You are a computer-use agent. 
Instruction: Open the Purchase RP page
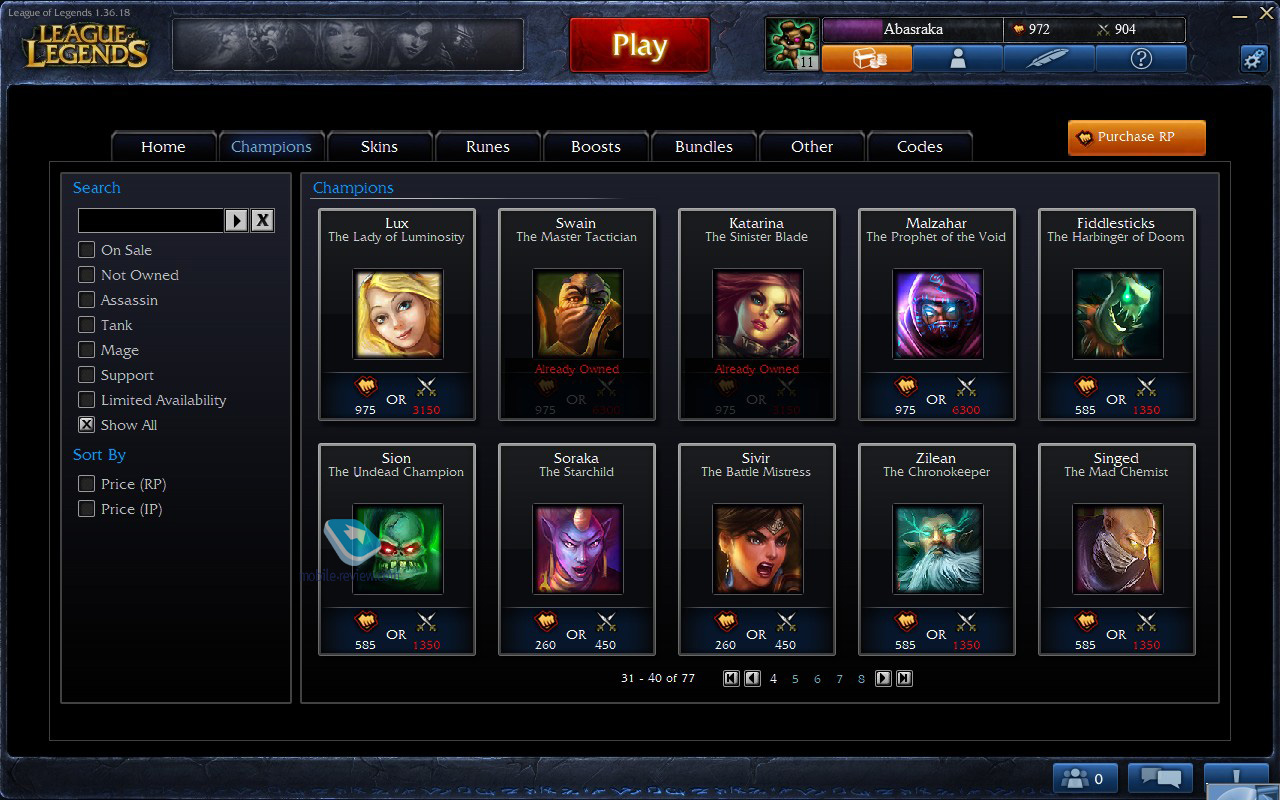click(x=1136, y=137)
